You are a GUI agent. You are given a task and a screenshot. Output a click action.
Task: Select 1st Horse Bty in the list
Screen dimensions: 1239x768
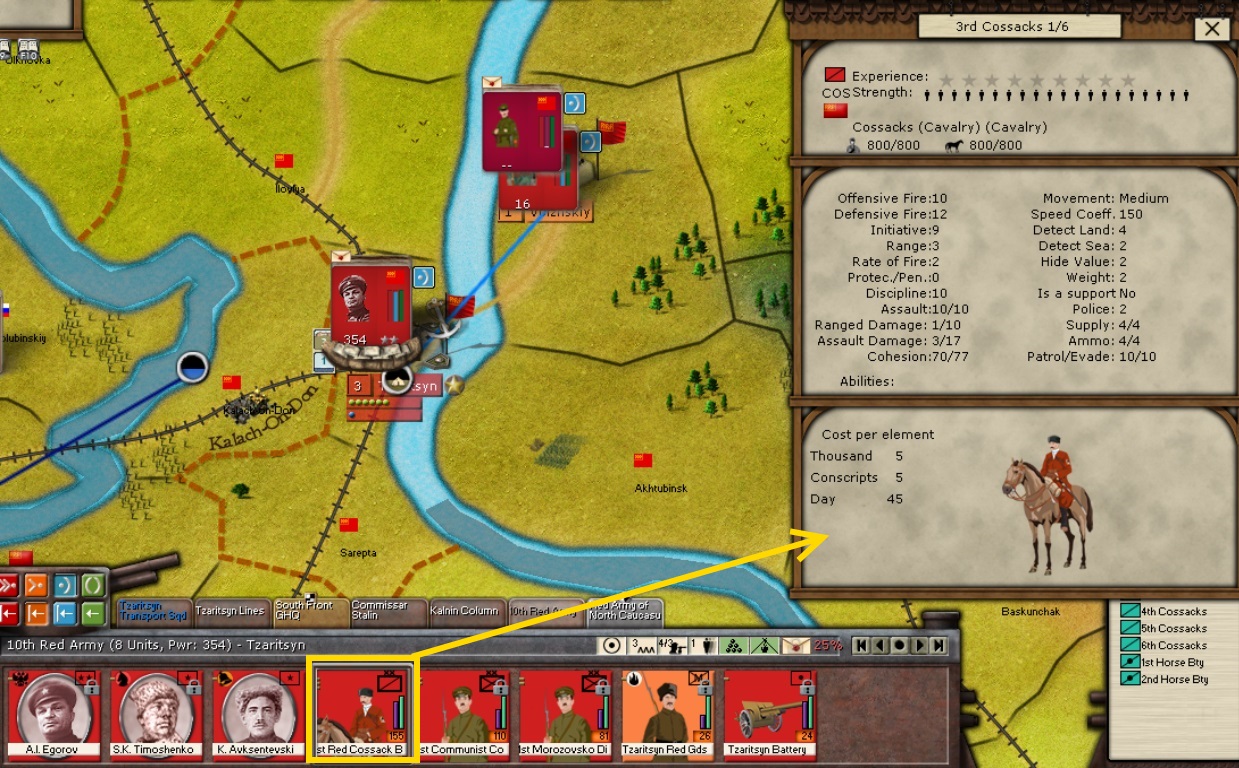click(1171, 663)
